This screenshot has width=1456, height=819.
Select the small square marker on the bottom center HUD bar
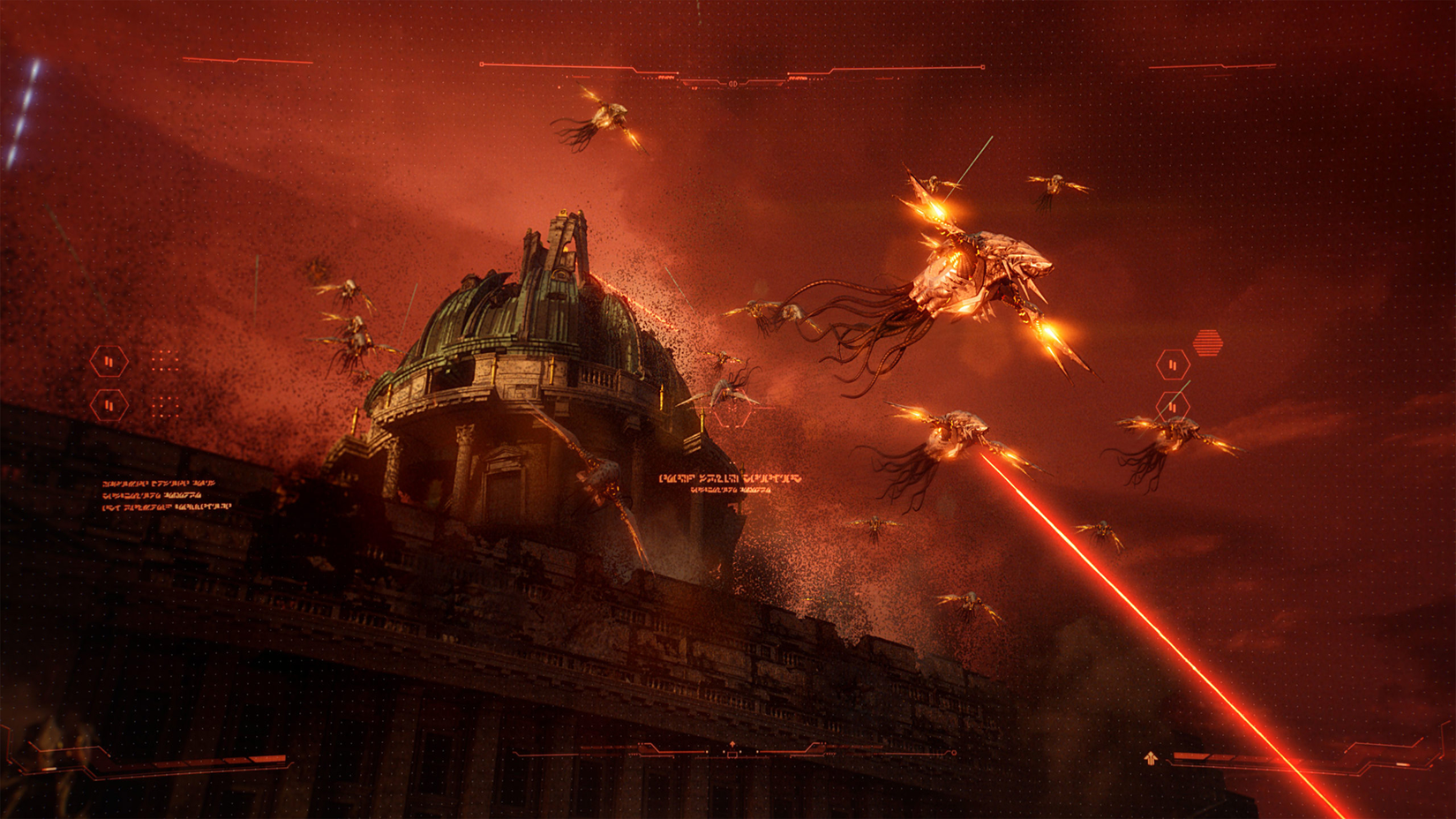tap(732, 754)
